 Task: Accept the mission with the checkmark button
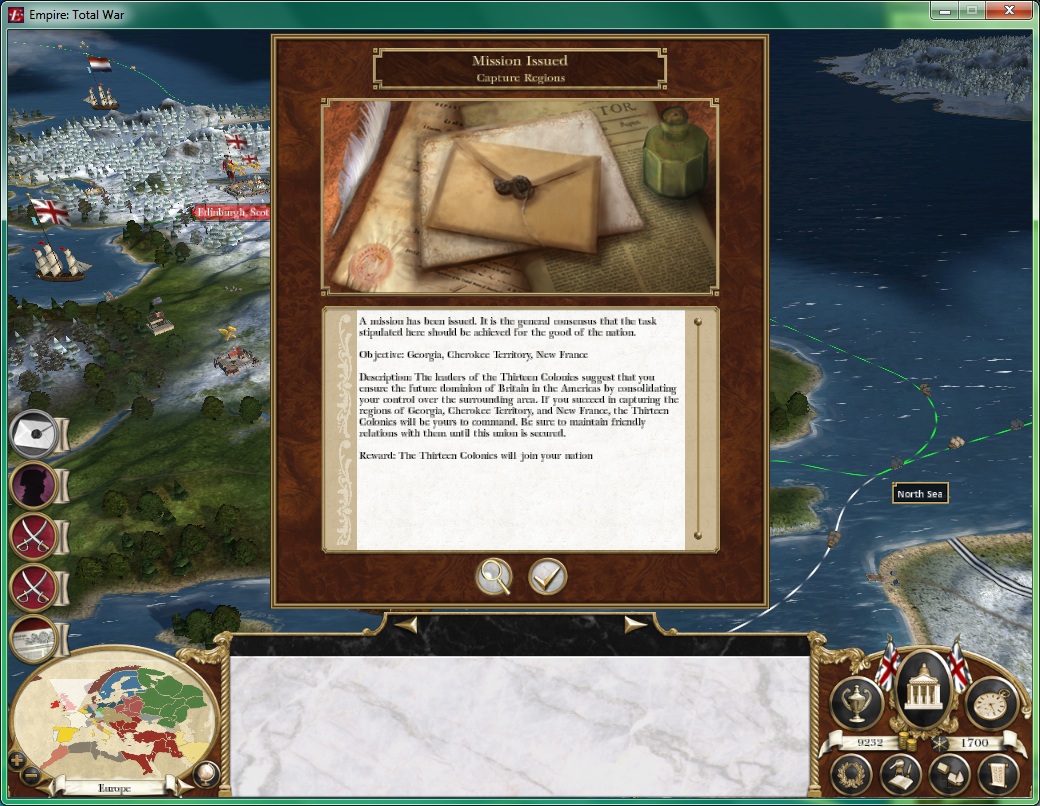tap(548, 577)
